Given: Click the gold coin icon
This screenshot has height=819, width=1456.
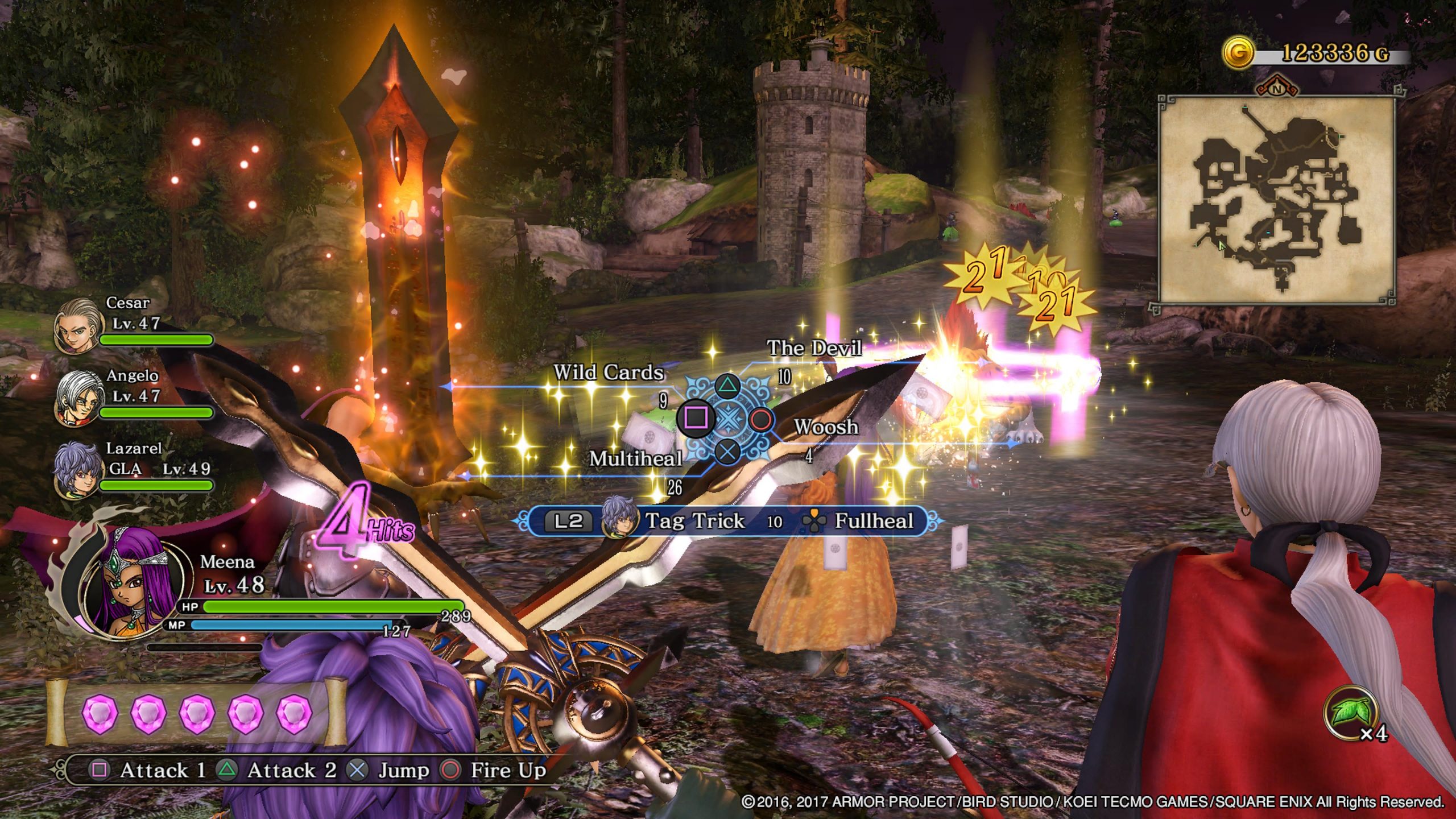Looking at the screenshot, I should tap(1238, 53).
